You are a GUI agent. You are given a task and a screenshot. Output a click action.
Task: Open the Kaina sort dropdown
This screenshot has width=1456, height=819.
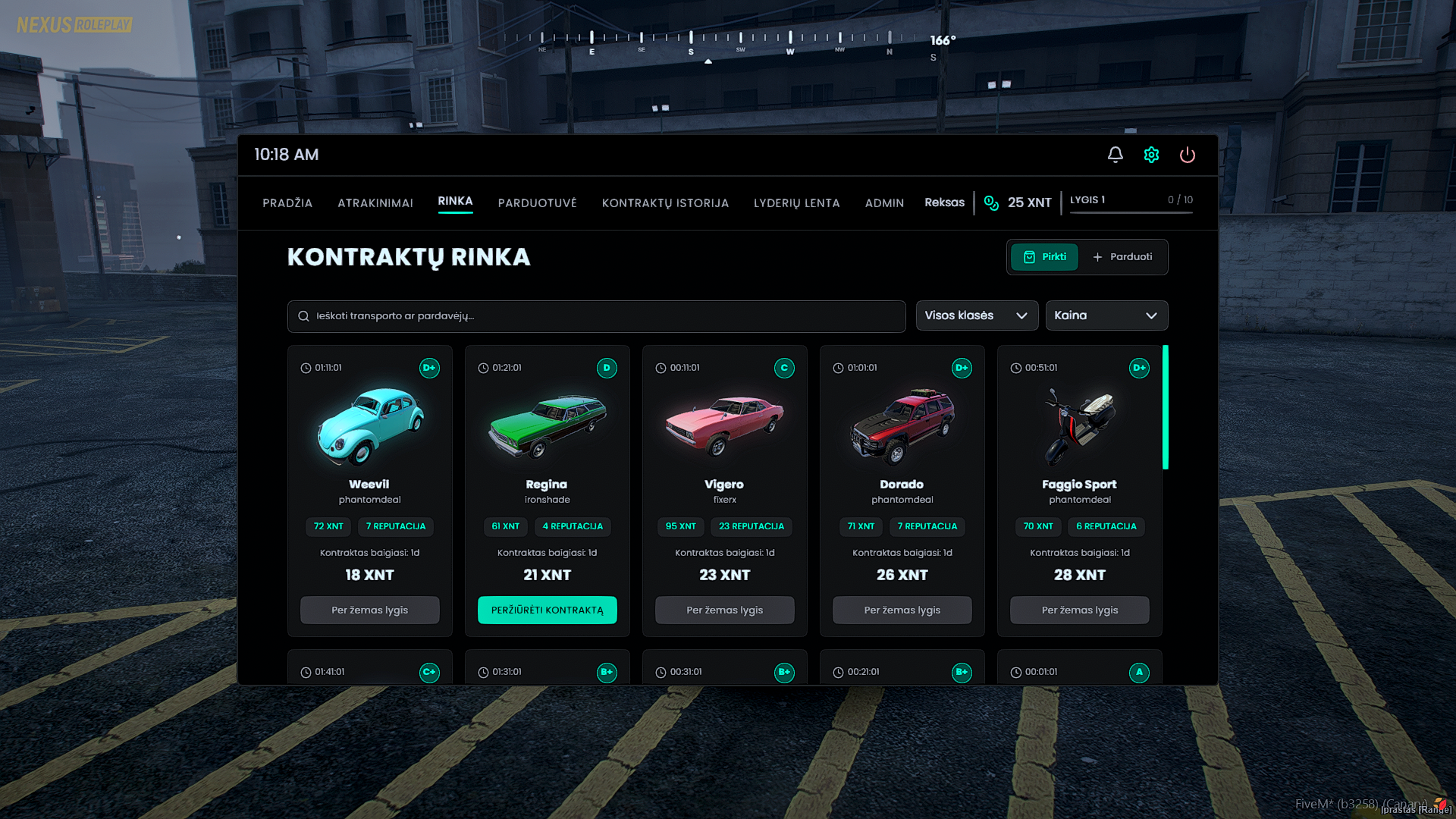[x=1106, y=315]
